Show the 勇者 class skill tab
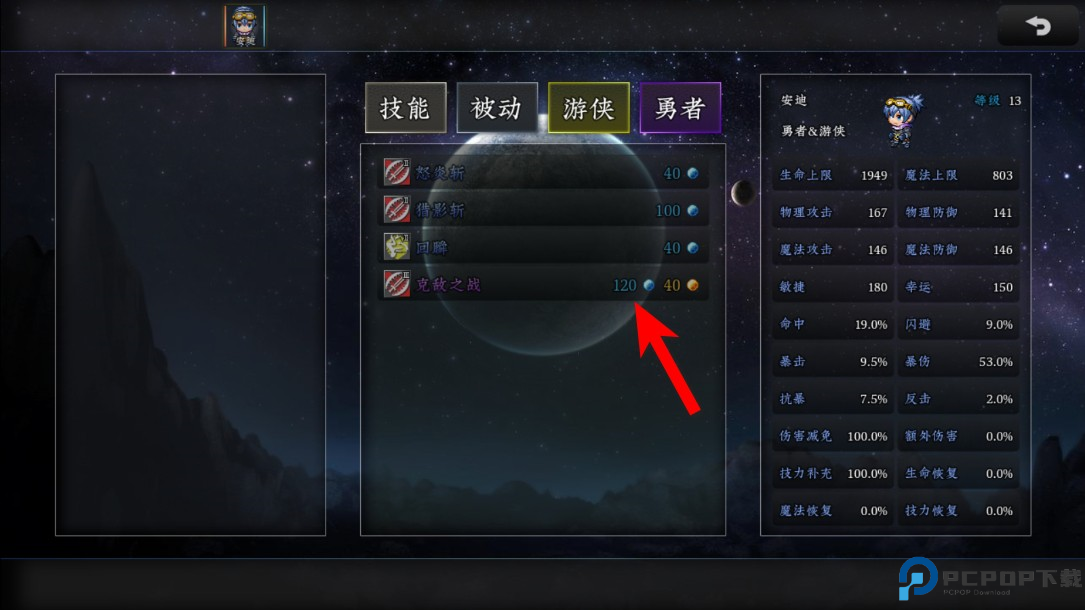This screenshot has height=610, width=1085. click(680, 108)
